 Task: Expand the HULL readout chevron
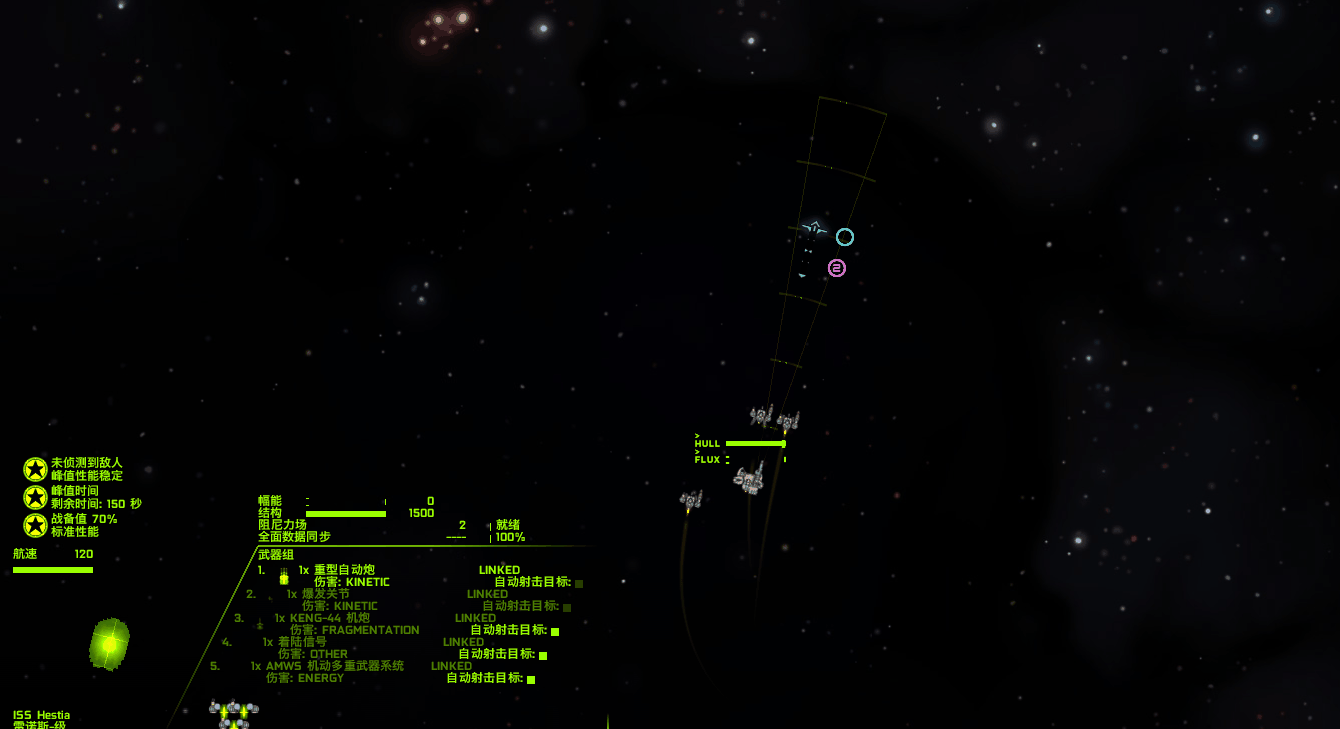tap(697, 437)
